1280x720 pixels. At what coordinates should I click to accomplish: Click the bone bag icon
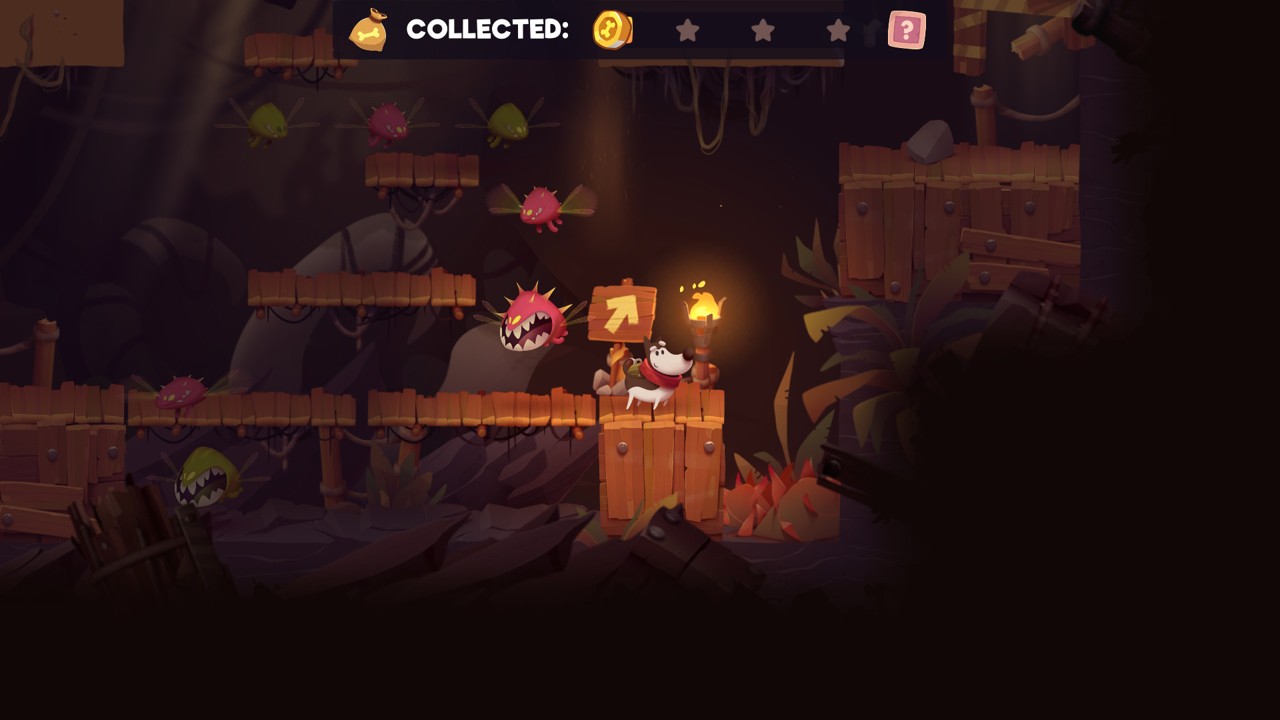point(368,30)
